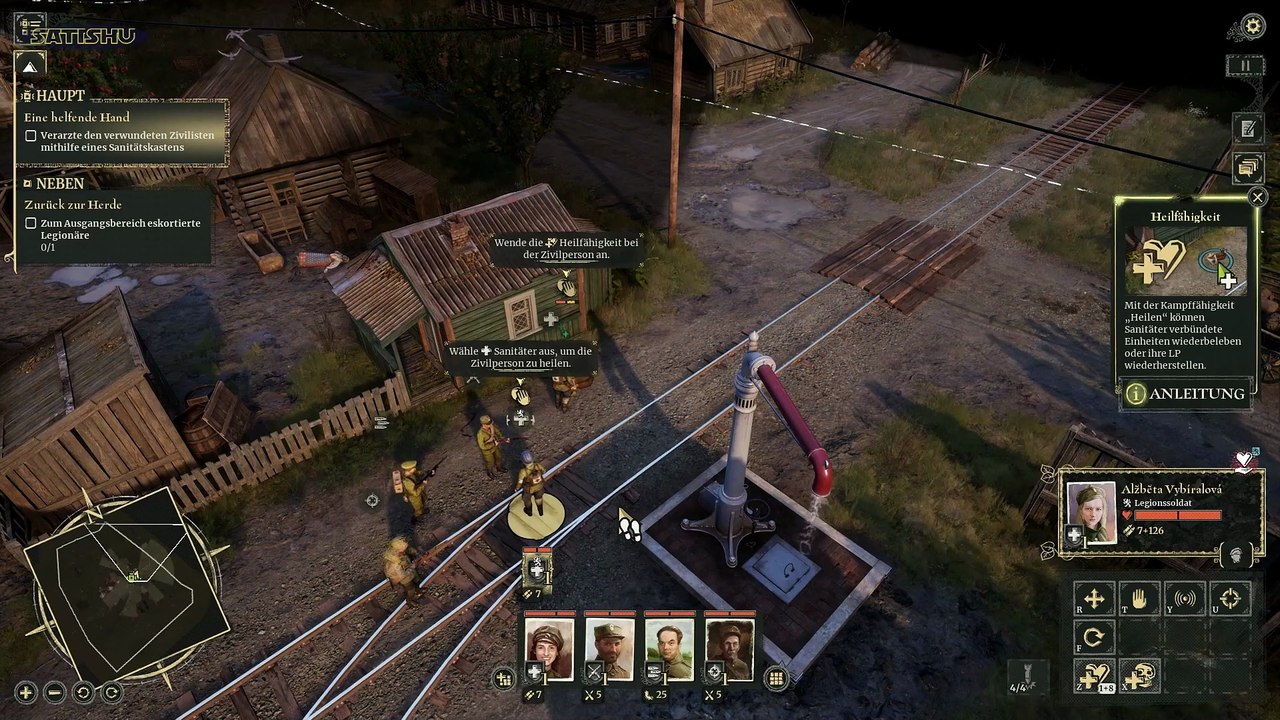
Task: Zoom in the minimap with plus button
Action: pyautogui.click(x=26, y=692)
